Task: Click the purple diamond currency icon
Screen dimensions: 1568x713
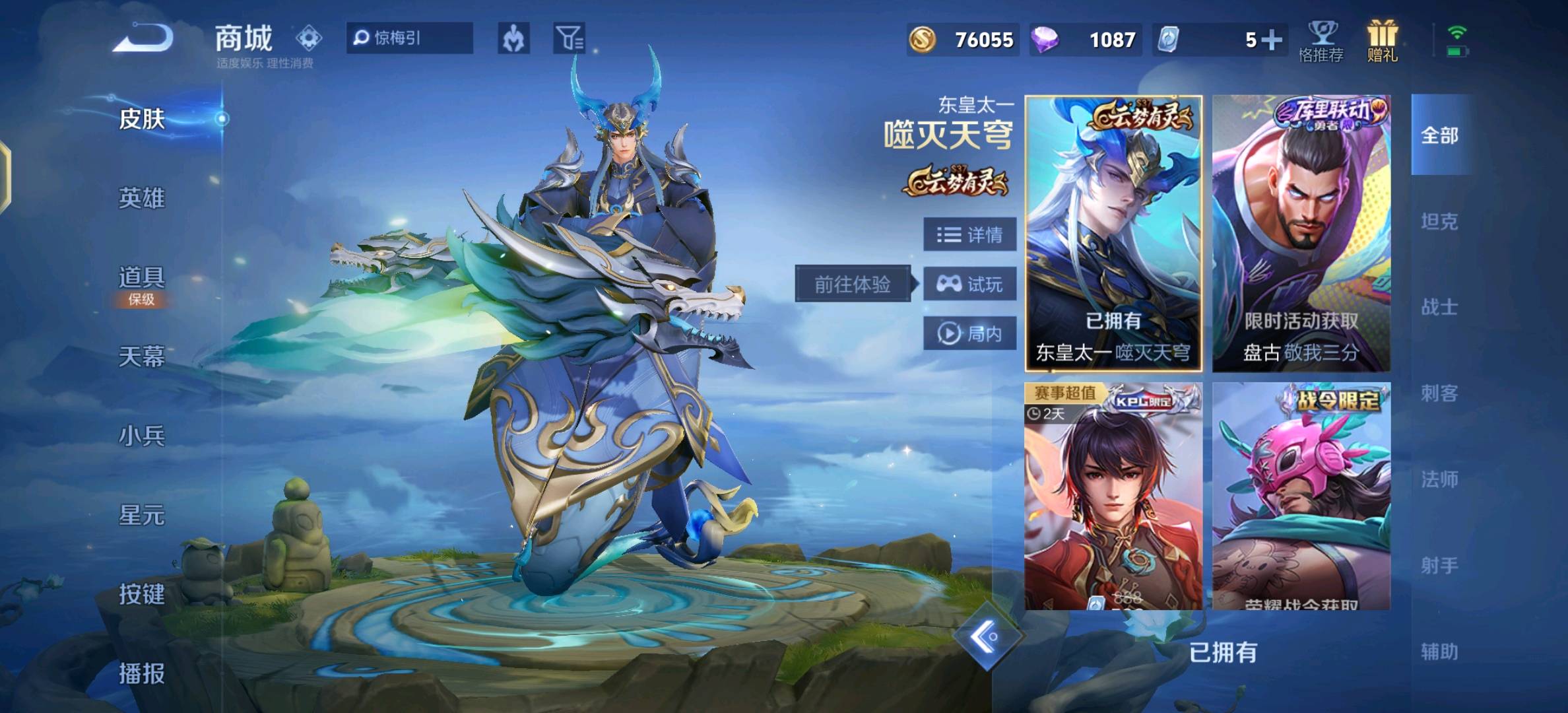Action: [1047, 40]
